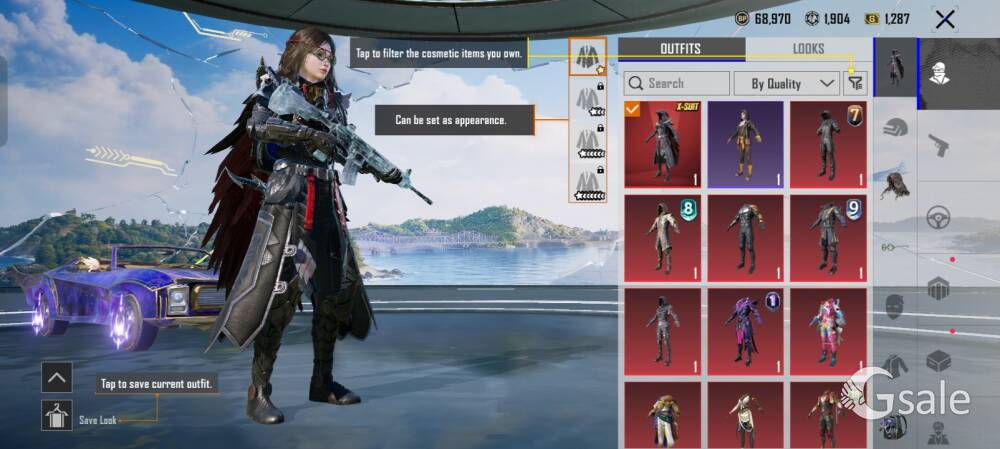Select the equipped X-Suit outfit
This screenshot has height=449, width=1000.
click(662, 144)
